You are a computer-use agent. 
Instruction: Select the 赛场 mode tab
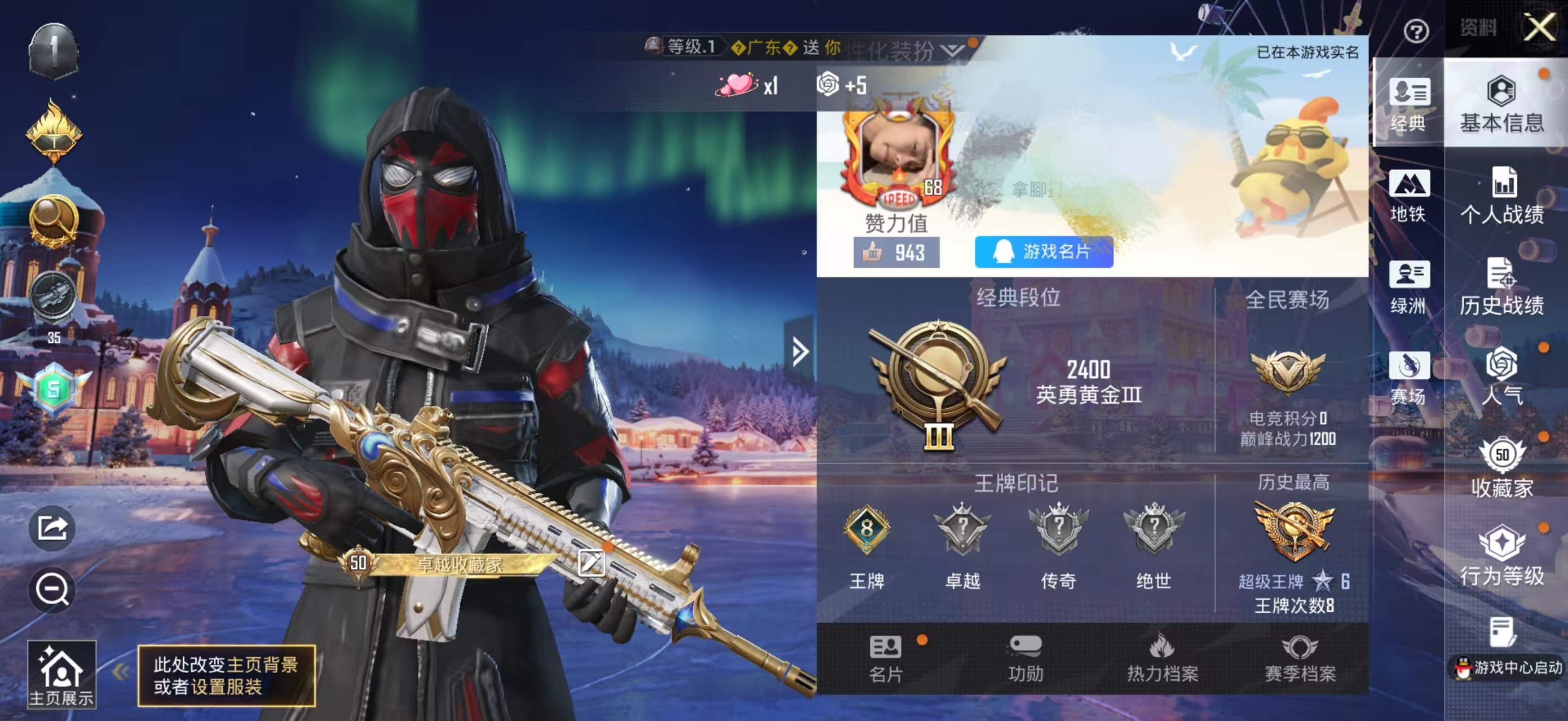1408,378
